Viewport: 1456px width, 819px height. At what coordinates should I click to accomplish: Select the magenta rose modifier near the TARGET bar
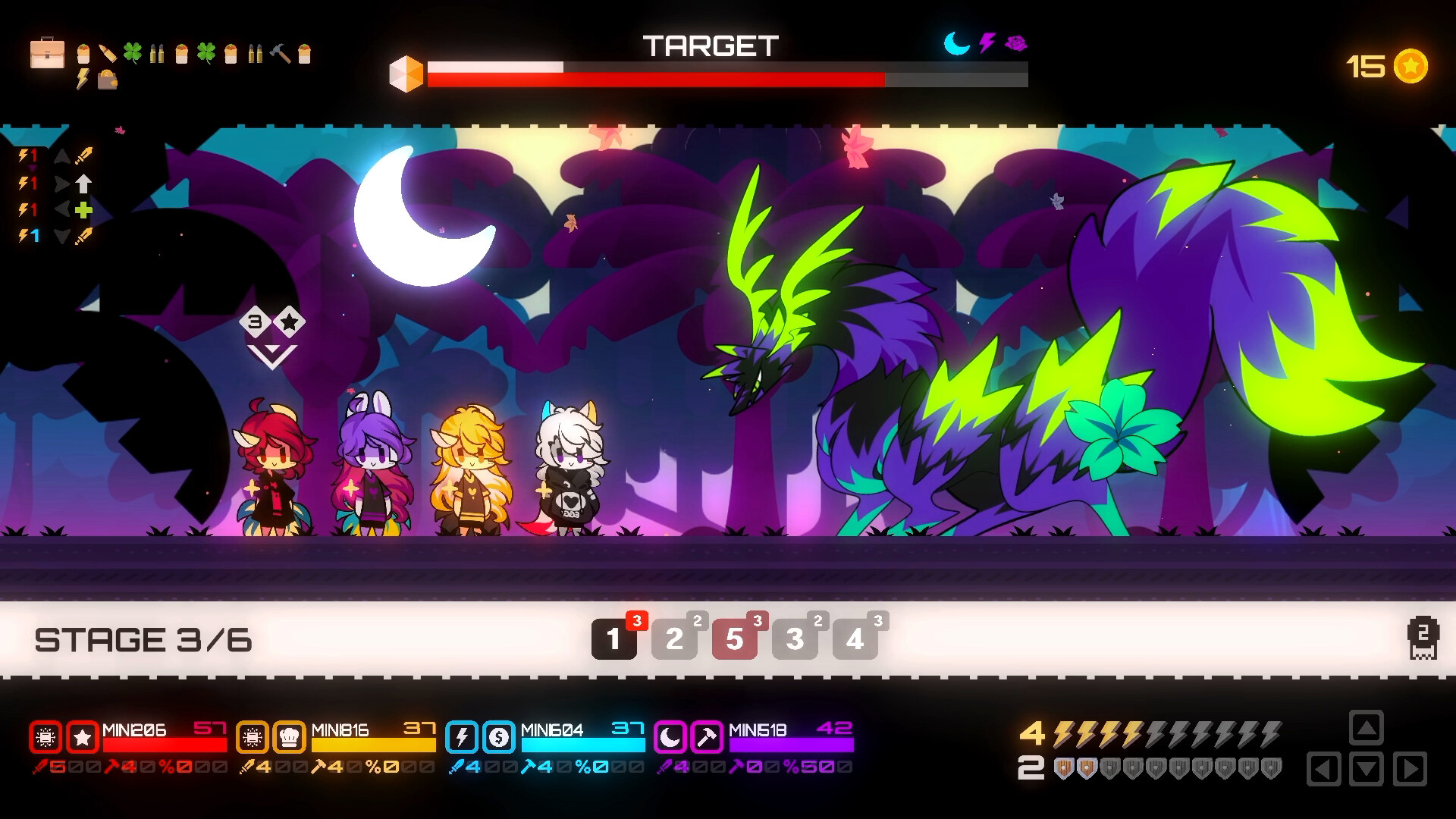(x=1015, y=42)
